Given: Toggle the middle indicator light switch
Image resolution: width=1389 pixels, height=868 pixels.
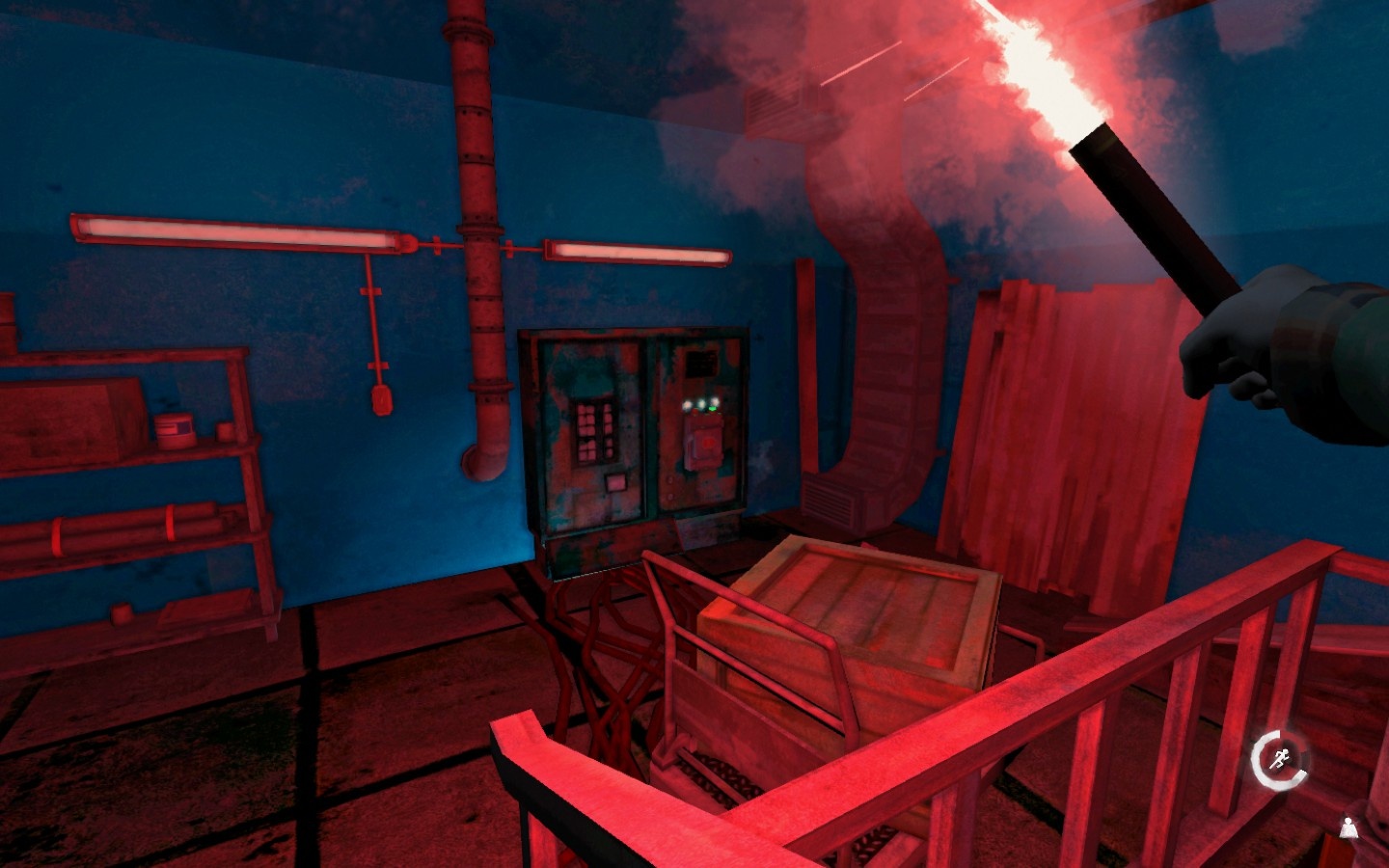Looking at the screenshot, I should pos(702,402).
